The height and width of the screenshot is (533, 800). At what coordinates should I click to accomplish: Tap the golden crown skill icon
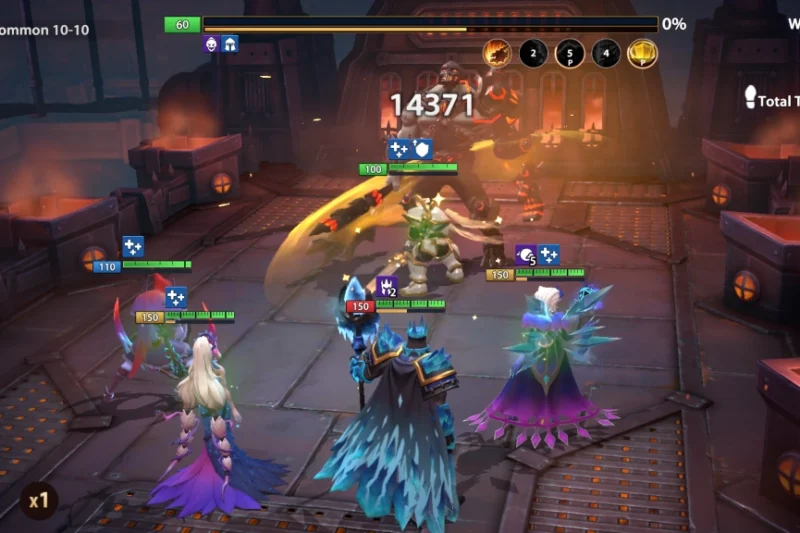click(642, 53)
